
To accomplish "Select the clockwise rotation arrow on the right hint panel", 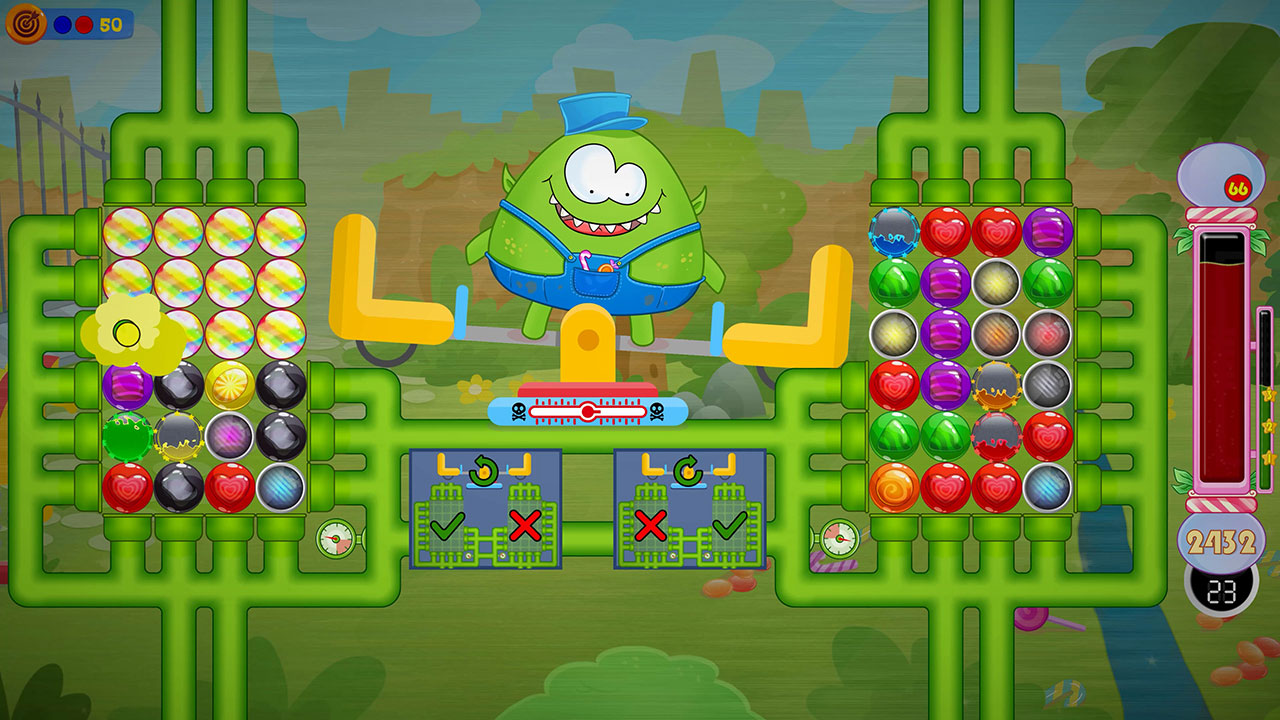I will coord(686,470).
